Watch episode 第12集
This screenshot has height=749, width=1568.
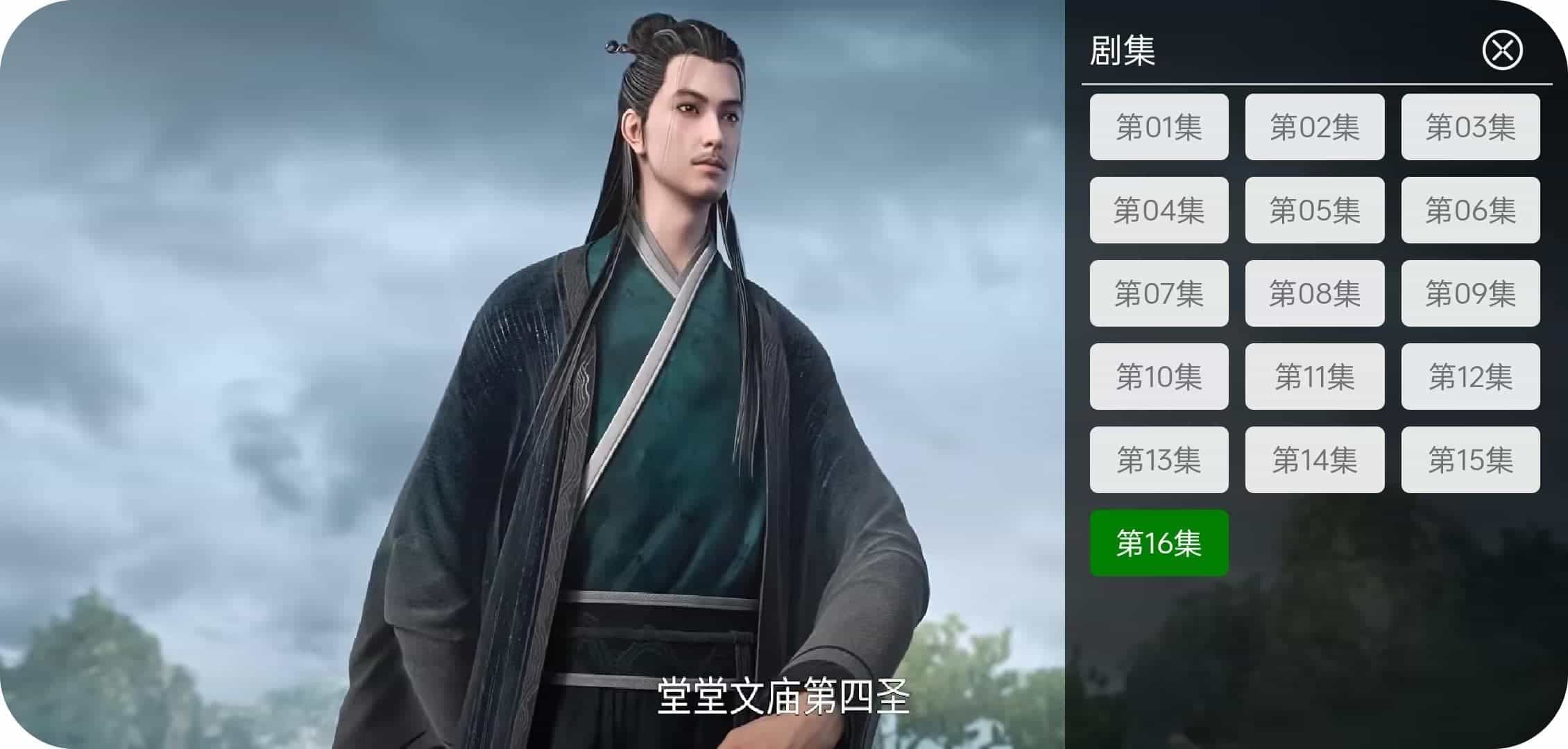[x=1470, y=376]
